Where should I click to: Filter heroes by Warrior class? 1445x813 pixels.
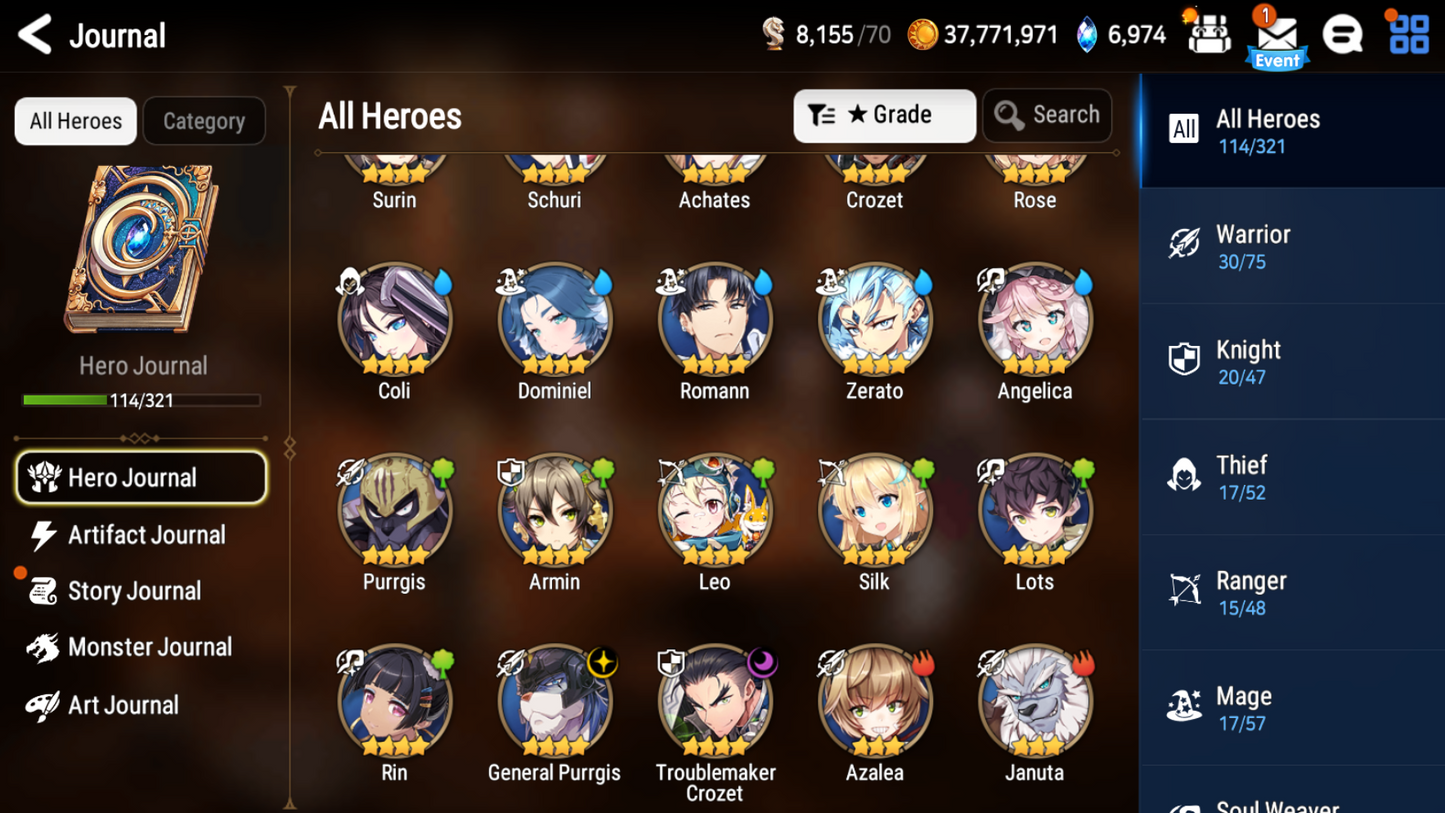1291,246
